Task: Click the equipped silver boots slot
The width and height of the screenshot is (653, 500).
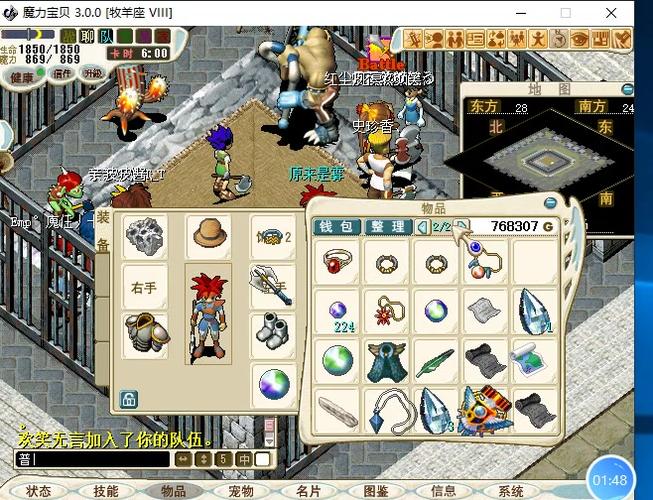Action: pyautogui.click(x=270, y=331)
